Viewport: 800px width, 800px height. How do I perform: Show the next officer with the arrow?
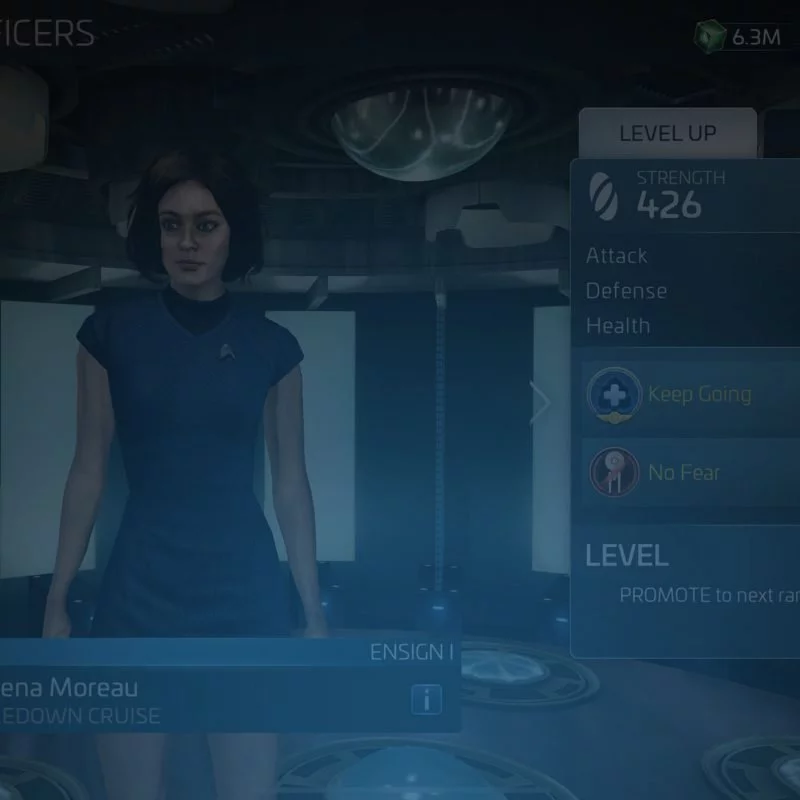point(541,404)
